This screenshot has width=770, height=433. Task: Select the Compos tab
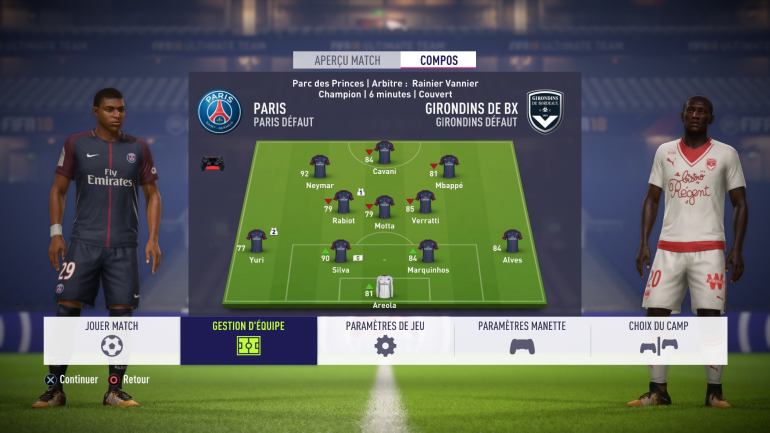(x=439, y=60)
